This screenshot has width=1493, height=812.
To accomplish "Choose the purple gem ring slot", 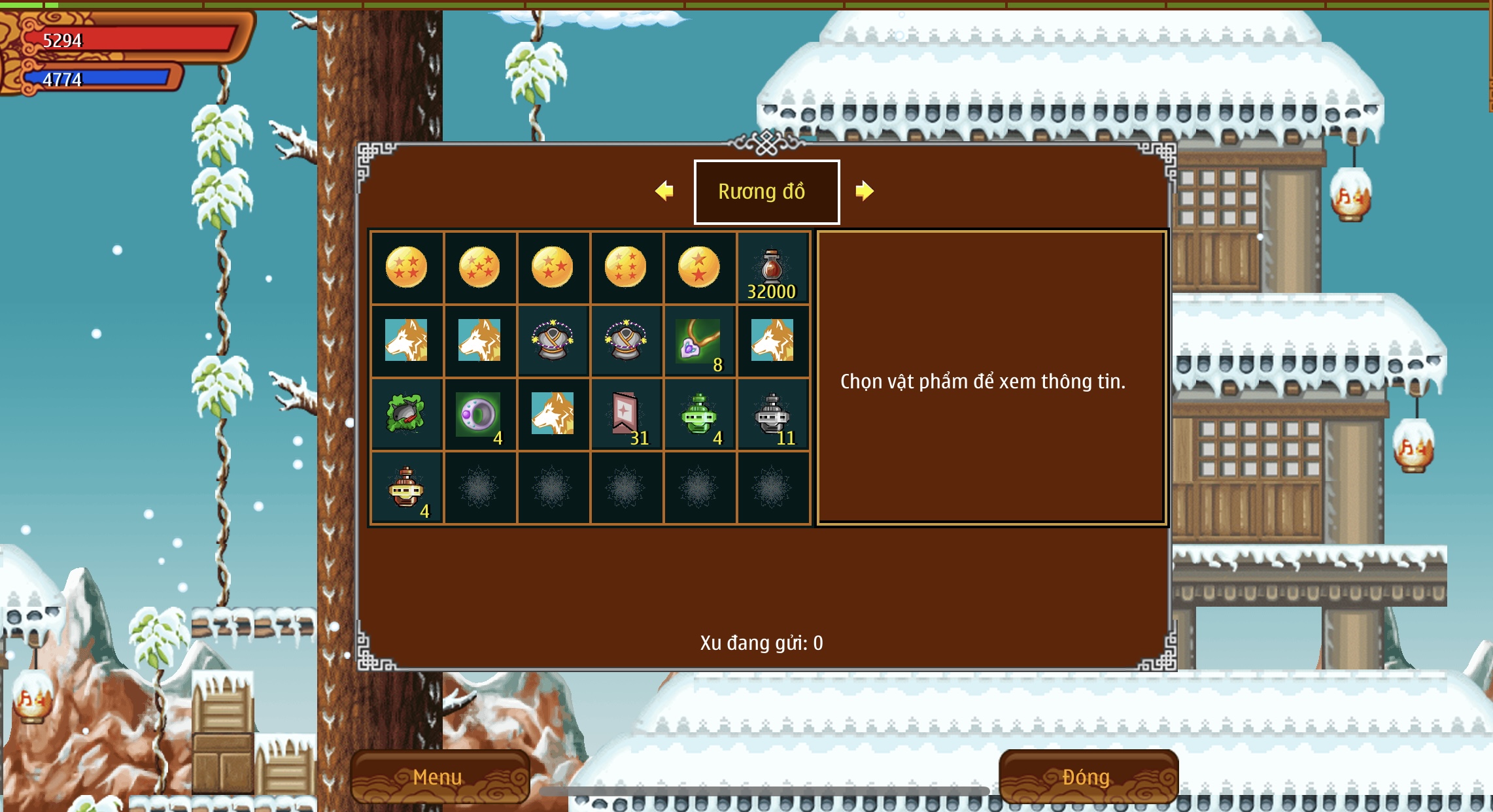I will 479,414.
